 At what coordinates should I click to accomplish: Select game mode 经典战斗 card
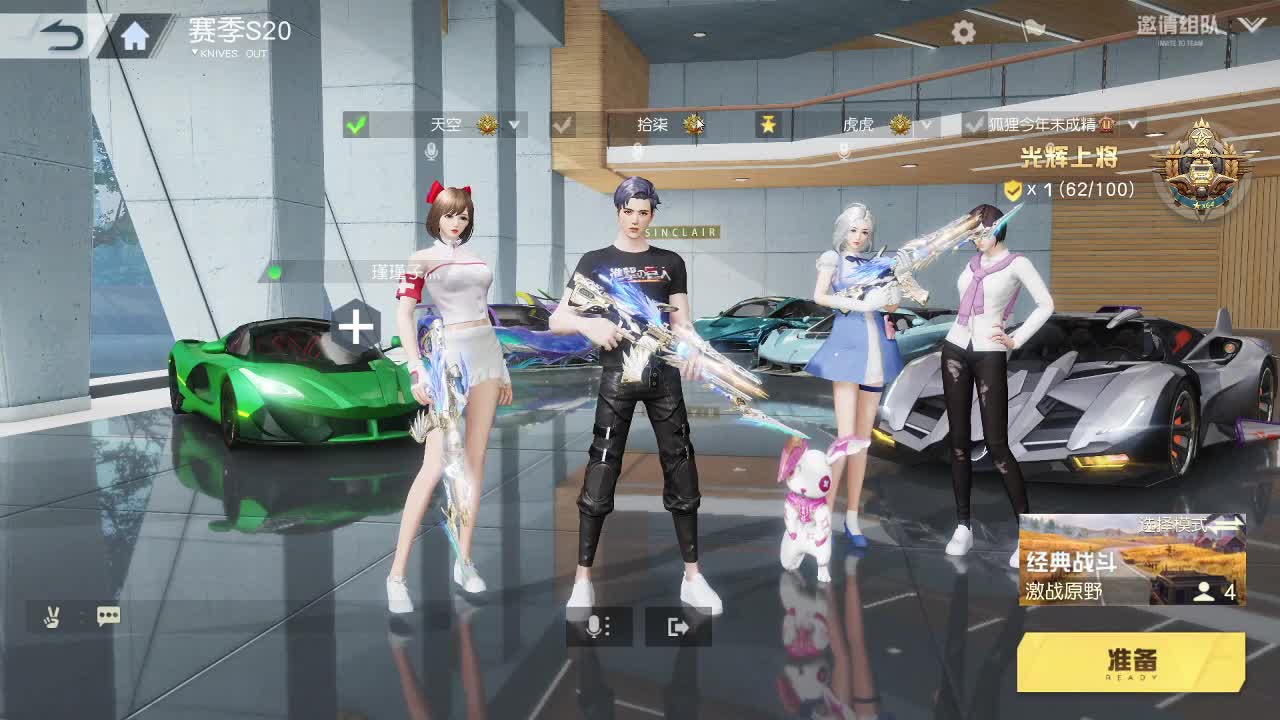click(x=1131, y=560)
